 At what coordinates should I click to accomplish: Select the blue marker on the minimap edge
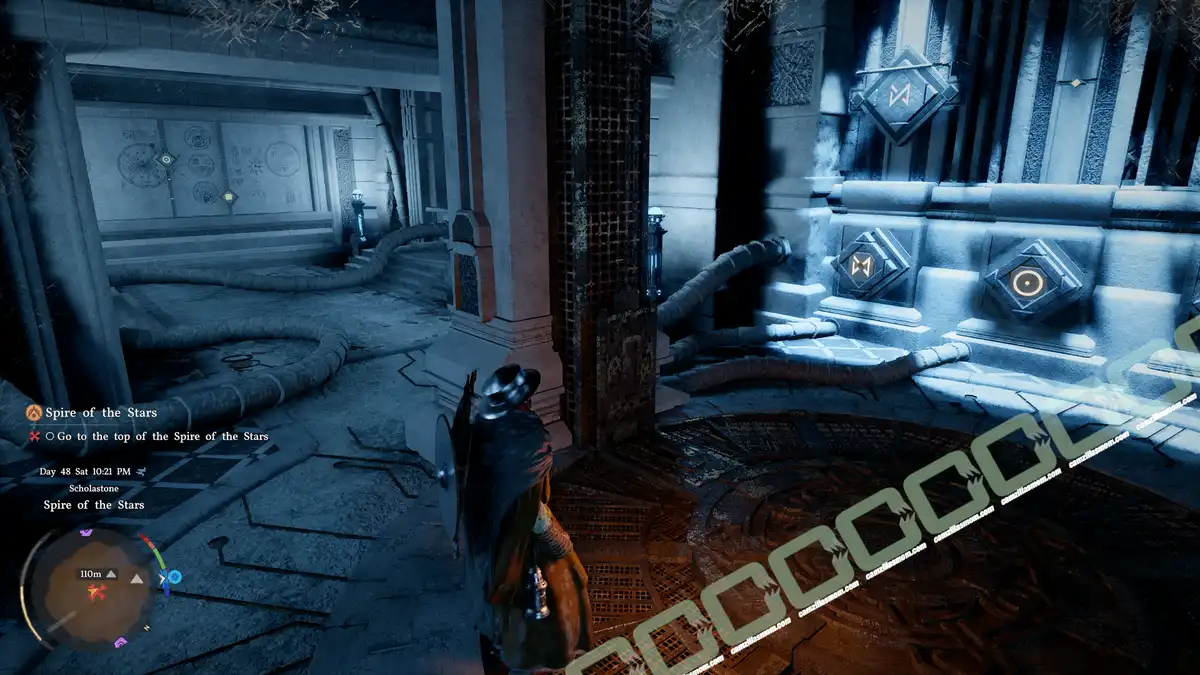[x=174, y=577]
